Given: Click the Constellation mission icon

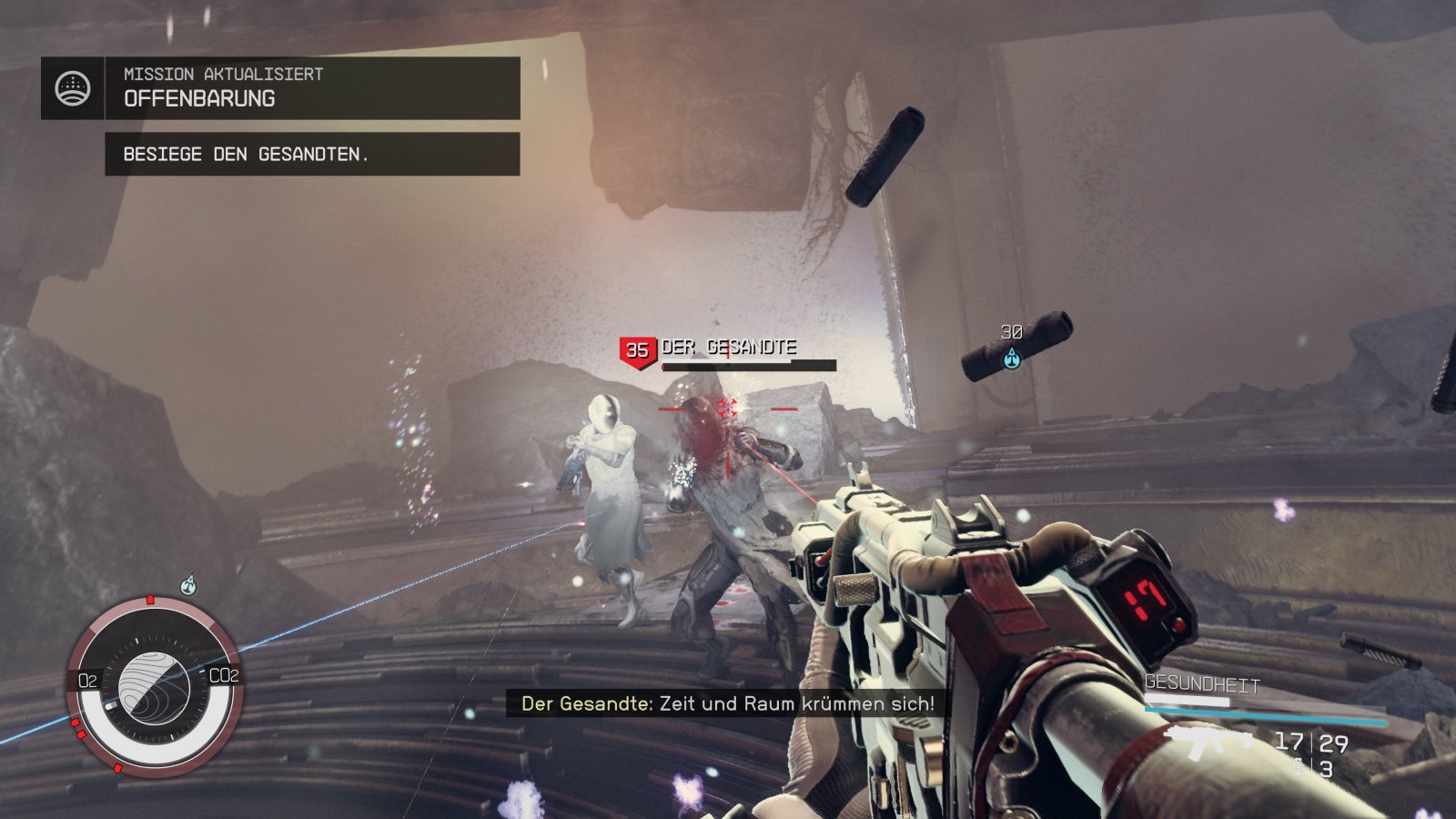Looking at the screenshot, I should 73,88.
